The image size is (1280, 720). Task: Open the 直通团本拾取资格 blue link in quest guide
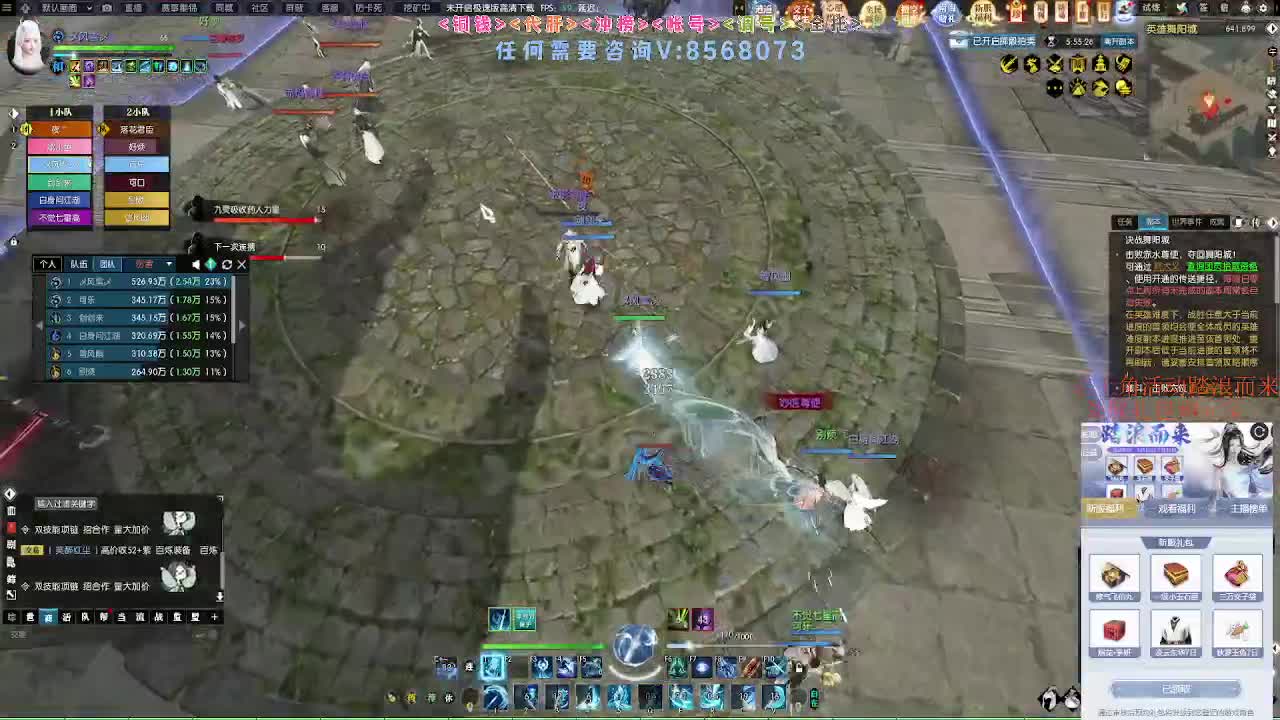click(1222, 267)
